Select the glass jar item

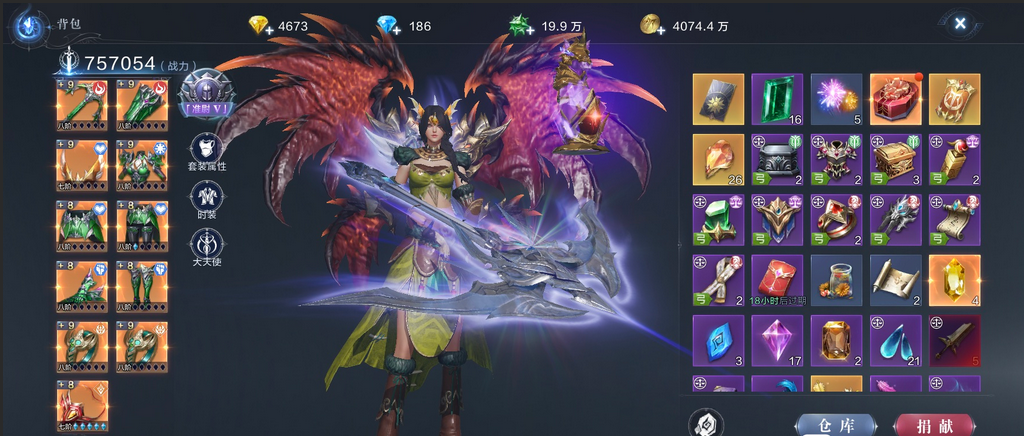(x=836, y=280)
